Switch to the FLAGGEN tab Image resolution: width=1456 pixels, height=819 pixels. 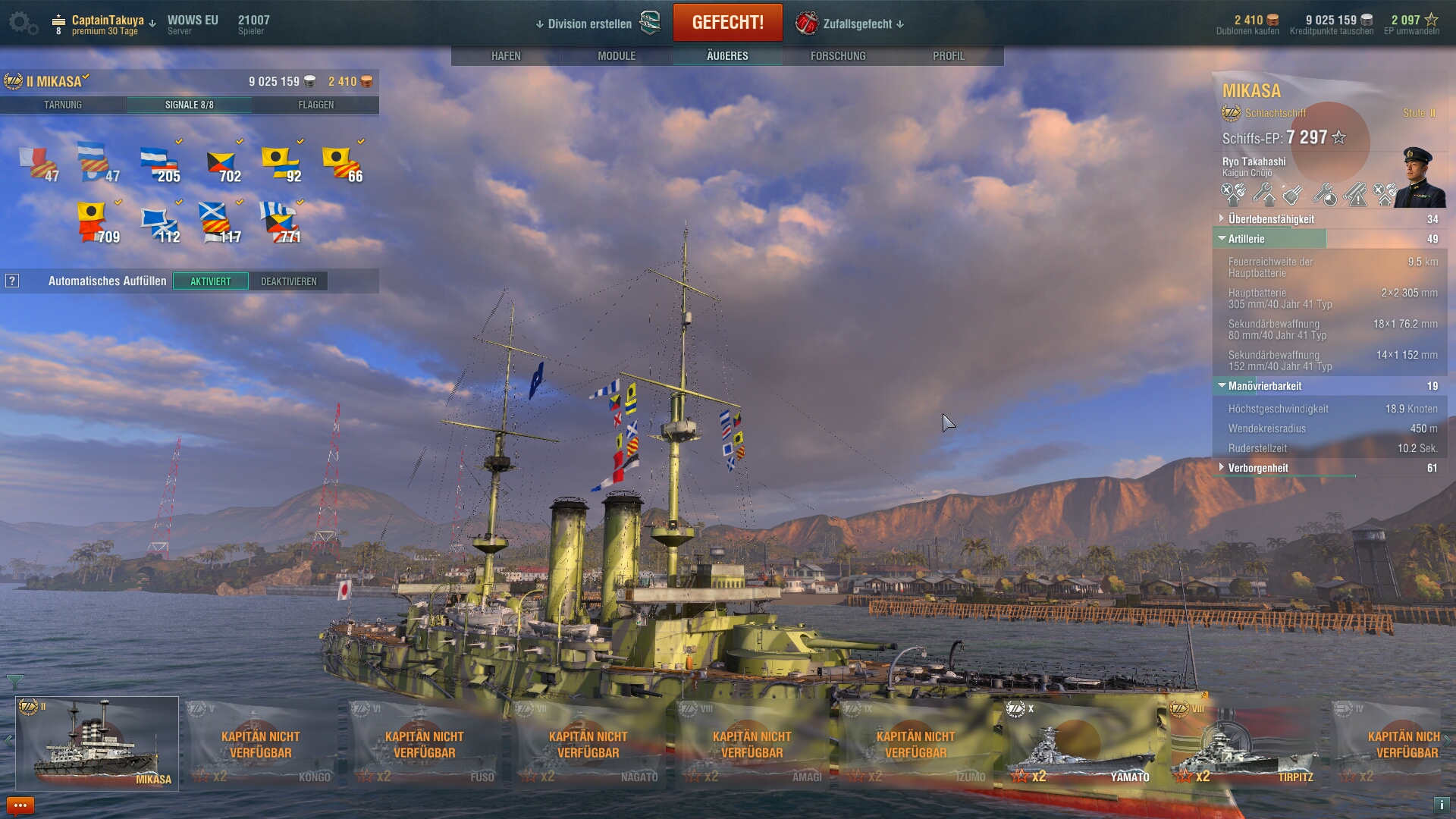316,105
